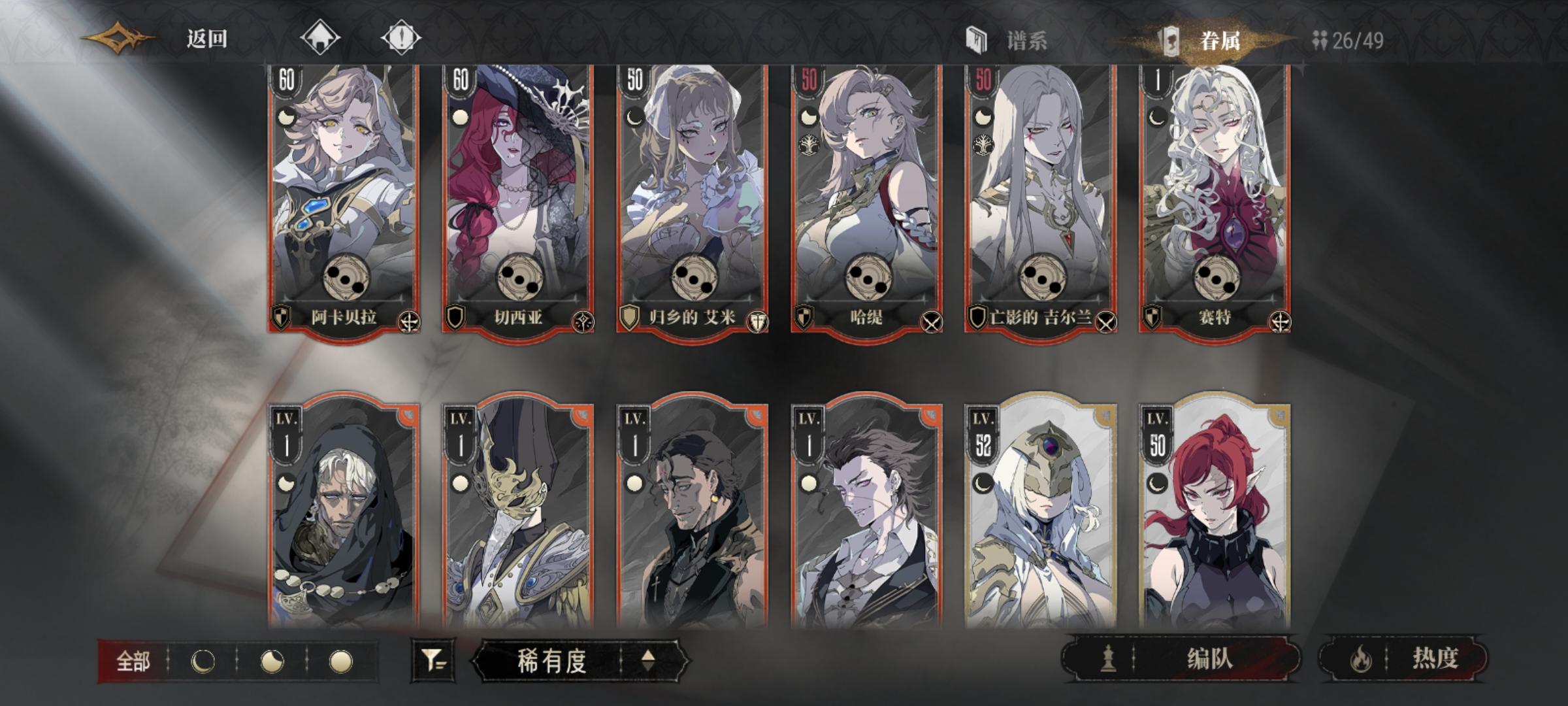
Task: Switch to the 谱系 tab
Action: pos(1022,39)
